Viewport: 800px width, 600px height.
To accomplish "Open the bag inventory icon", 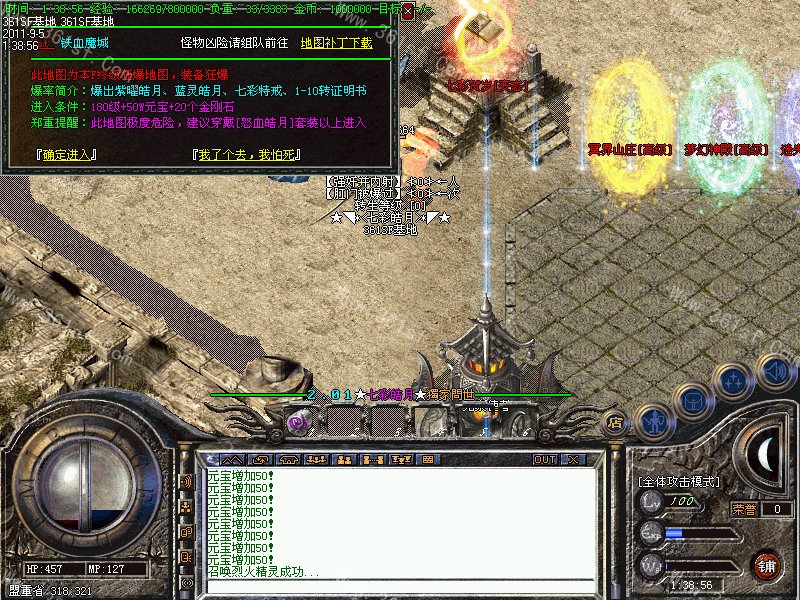I will point(693,400).
